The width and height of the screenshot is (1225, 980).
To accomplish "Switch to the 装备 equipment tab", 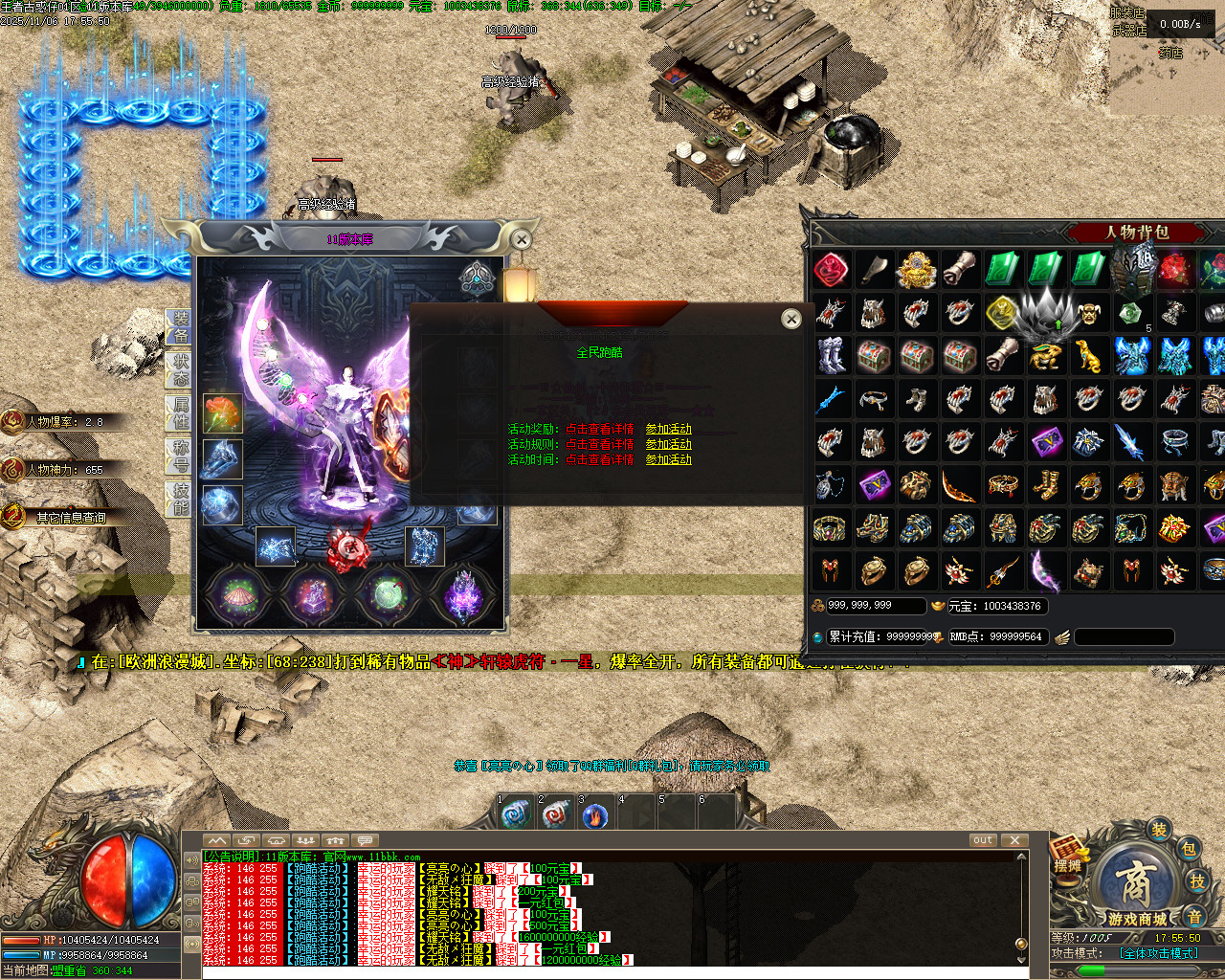I will point(181,326).
